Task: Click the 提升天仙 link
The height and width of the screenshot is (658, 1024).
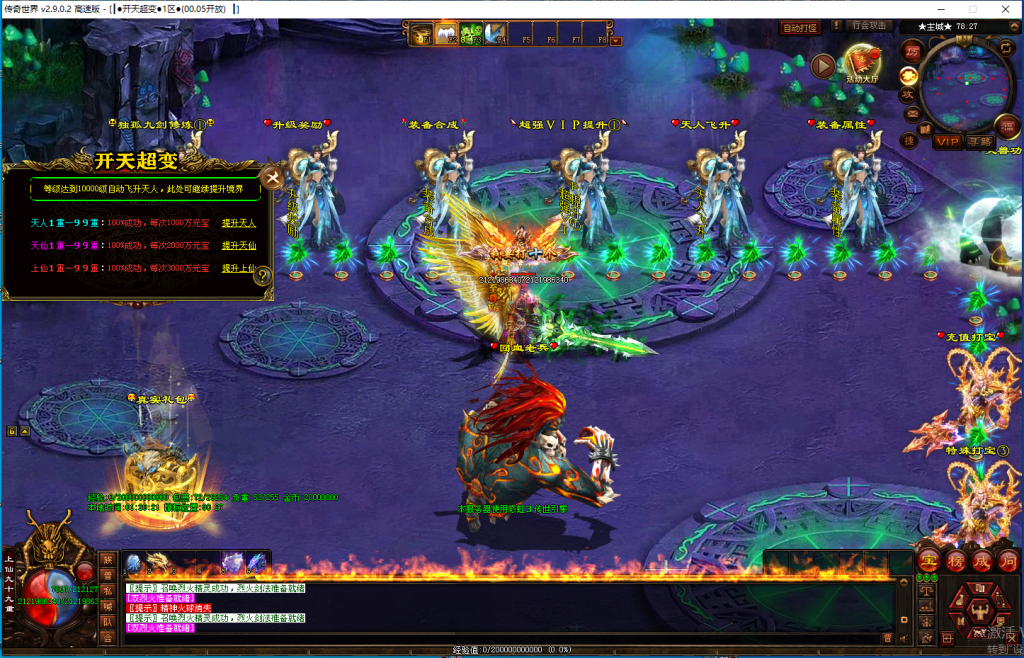Action: click(x=239, y=246)
